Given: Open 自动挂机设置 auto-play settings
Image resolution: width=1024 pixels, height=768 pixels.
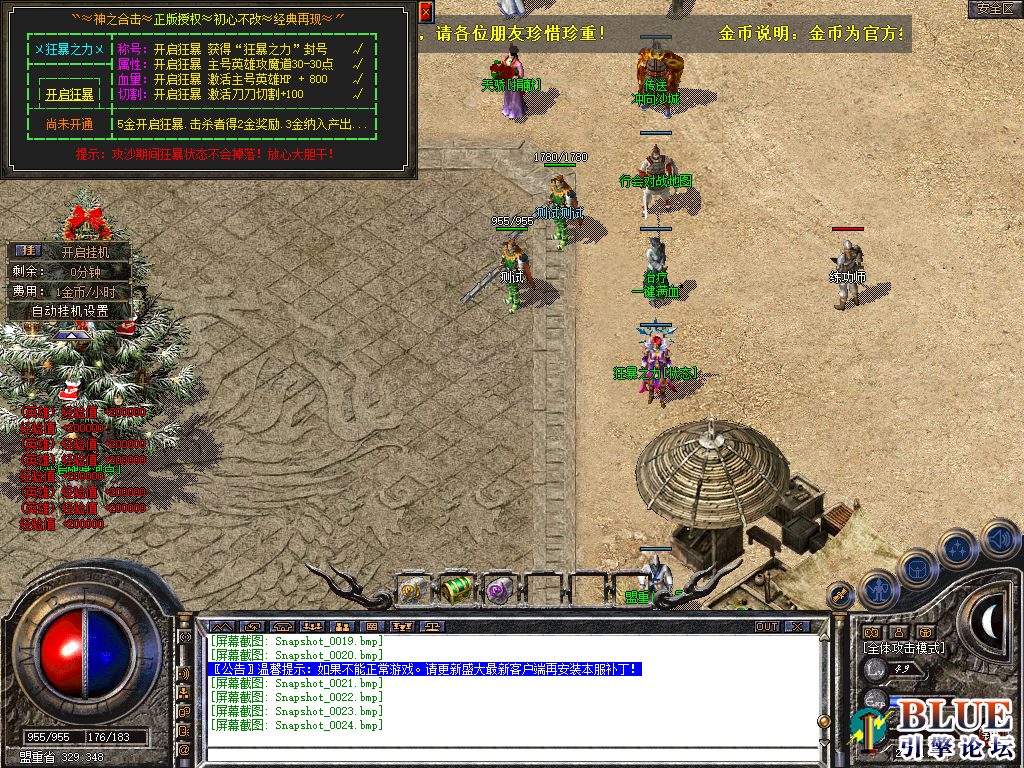Looking at the screenshot, I should tap(69, 311).
